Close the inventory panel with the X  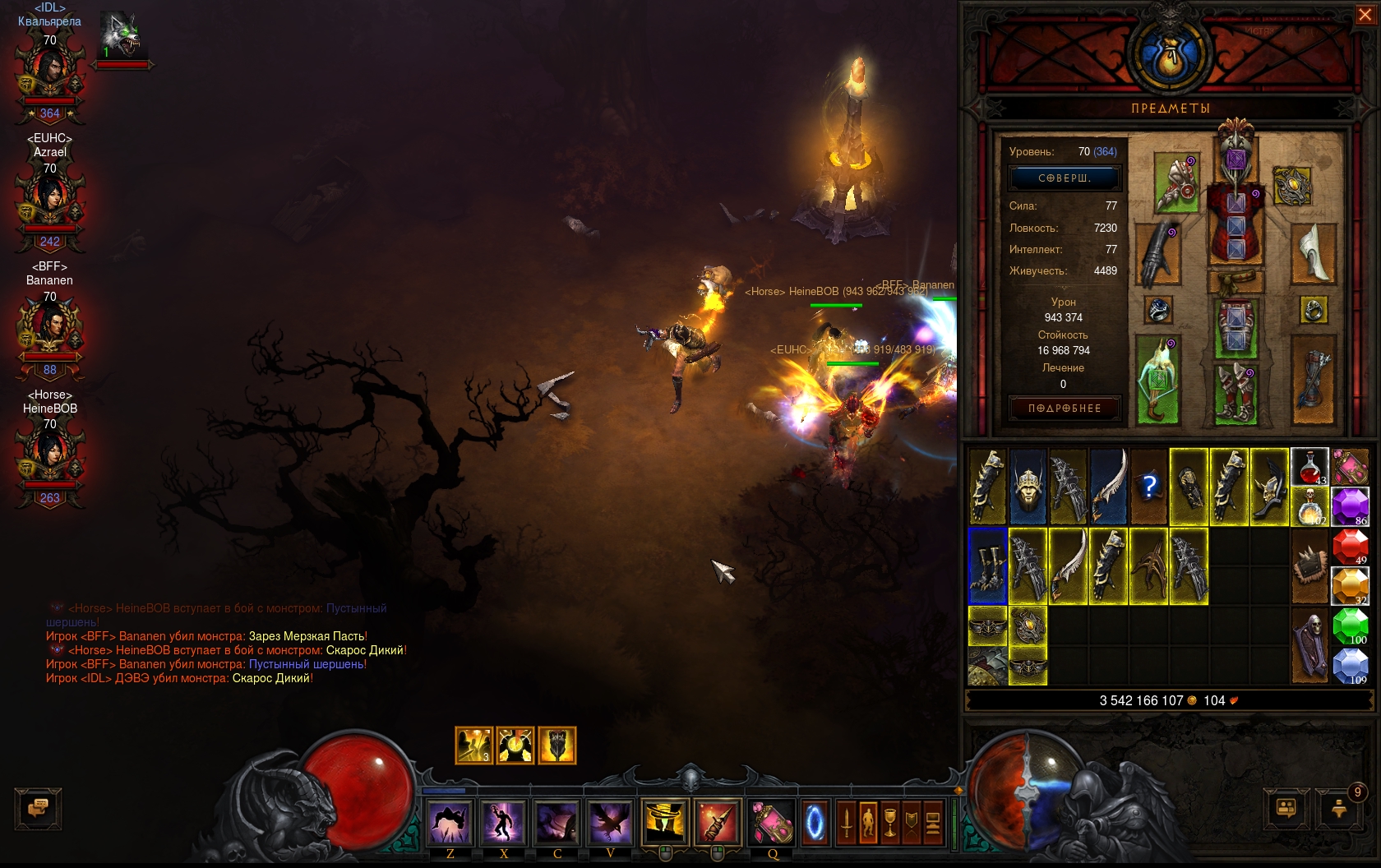1365,15
